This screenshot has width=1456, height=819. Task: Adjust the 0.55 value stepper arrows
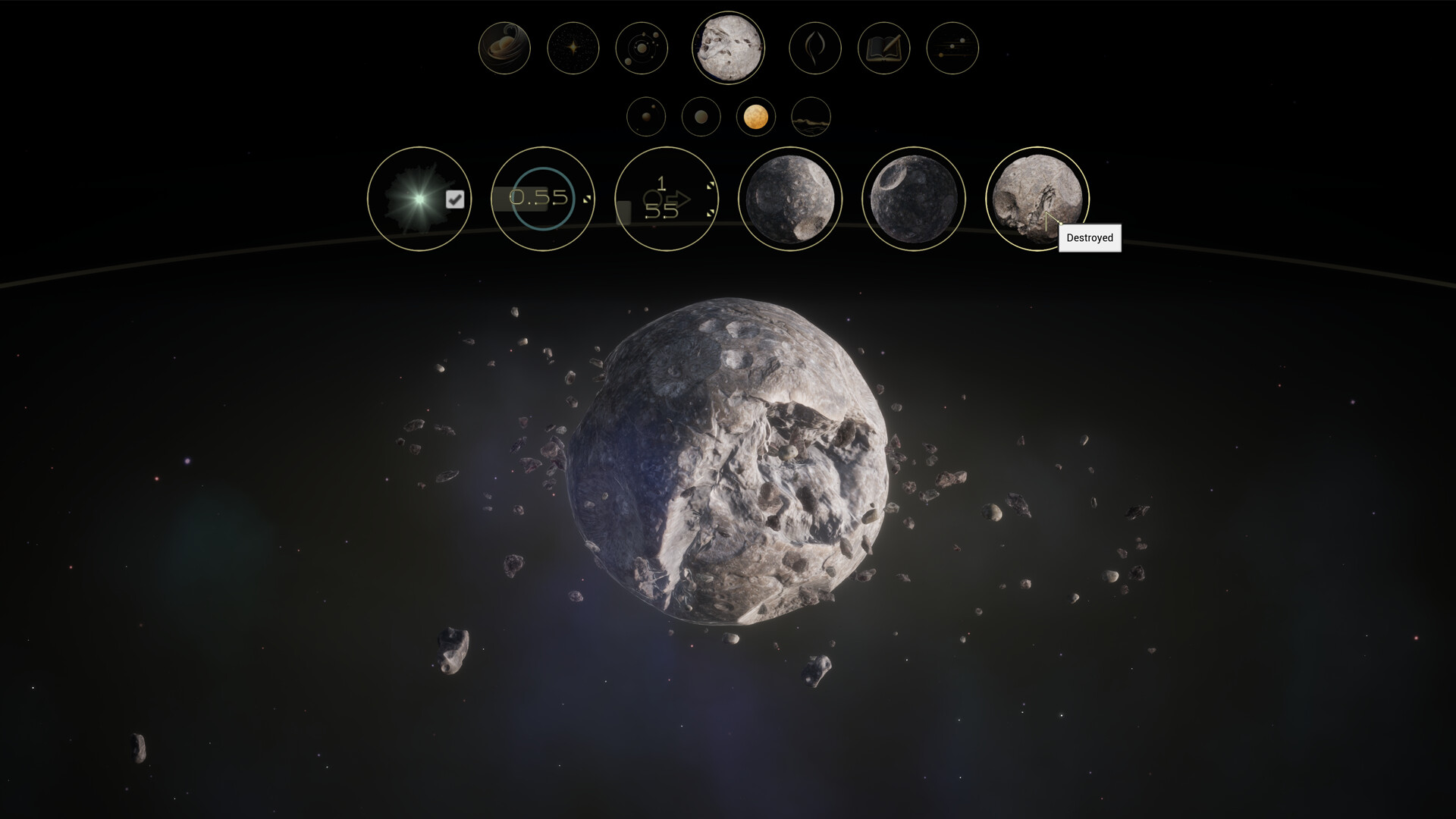click(x=586, y=199)
